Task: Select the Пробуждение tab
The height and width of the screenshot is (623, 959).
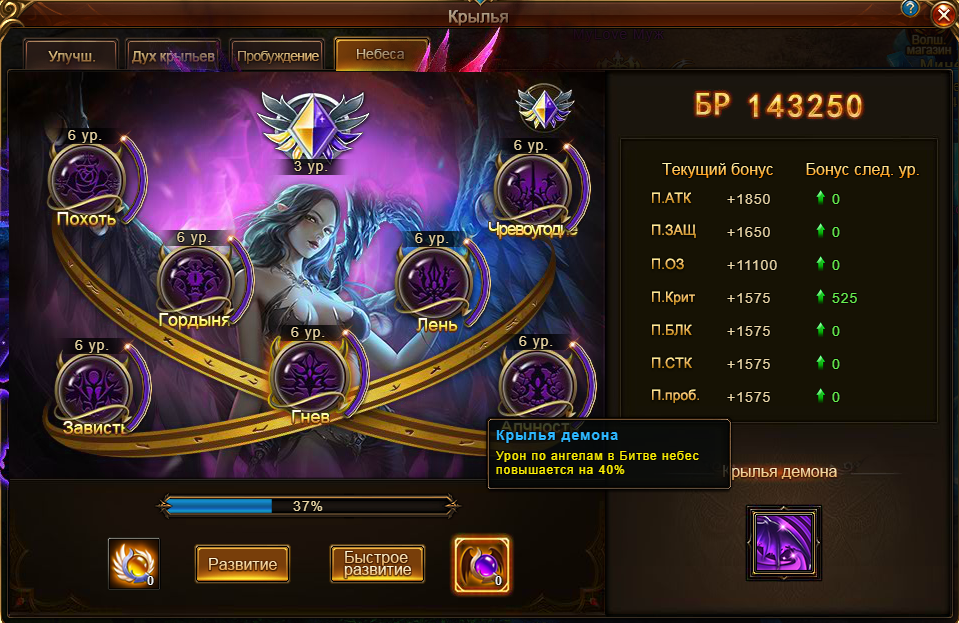Action: (278, 56)
